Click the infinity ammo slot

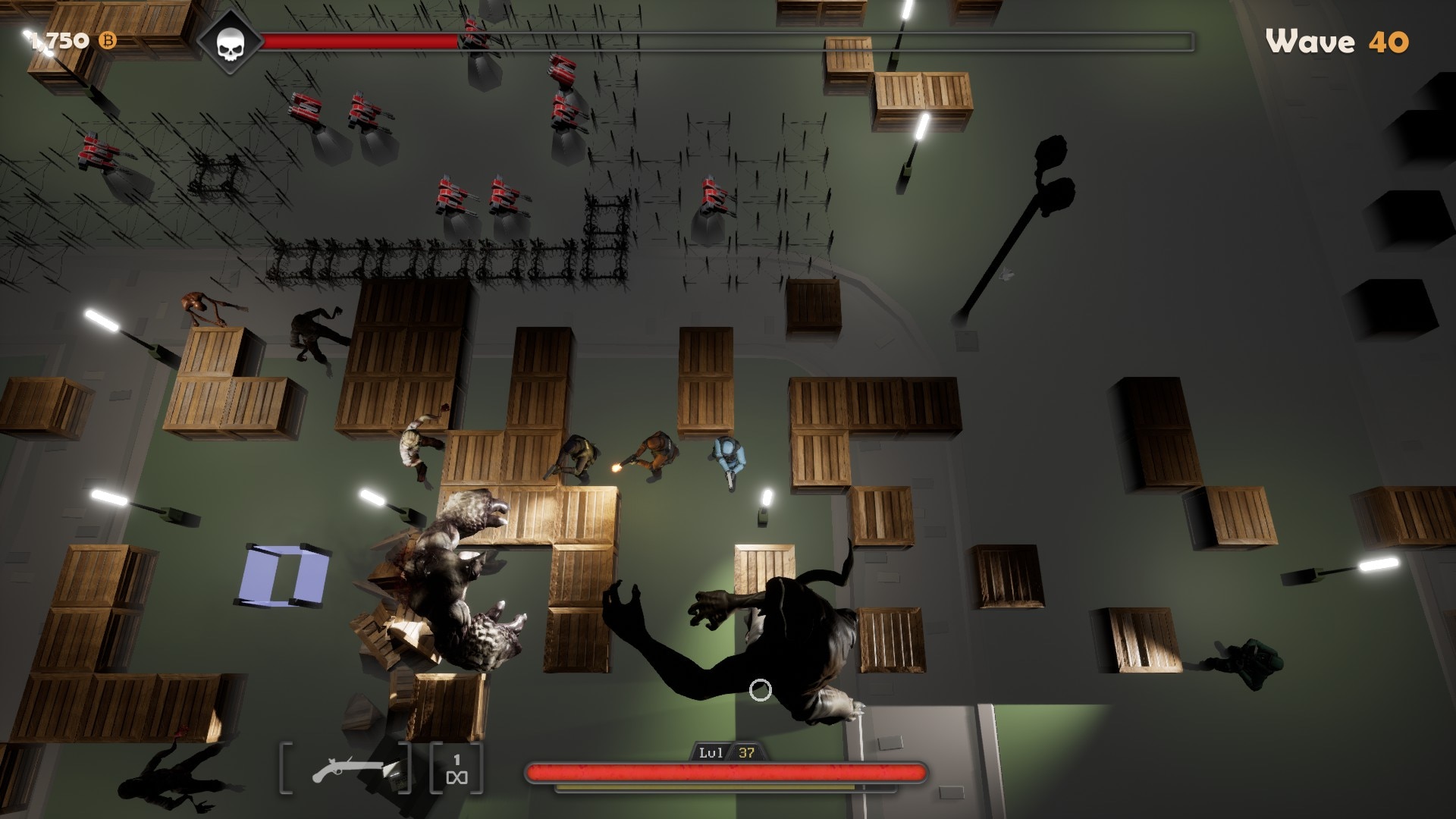pyautogui.click(x=457, y=769)
